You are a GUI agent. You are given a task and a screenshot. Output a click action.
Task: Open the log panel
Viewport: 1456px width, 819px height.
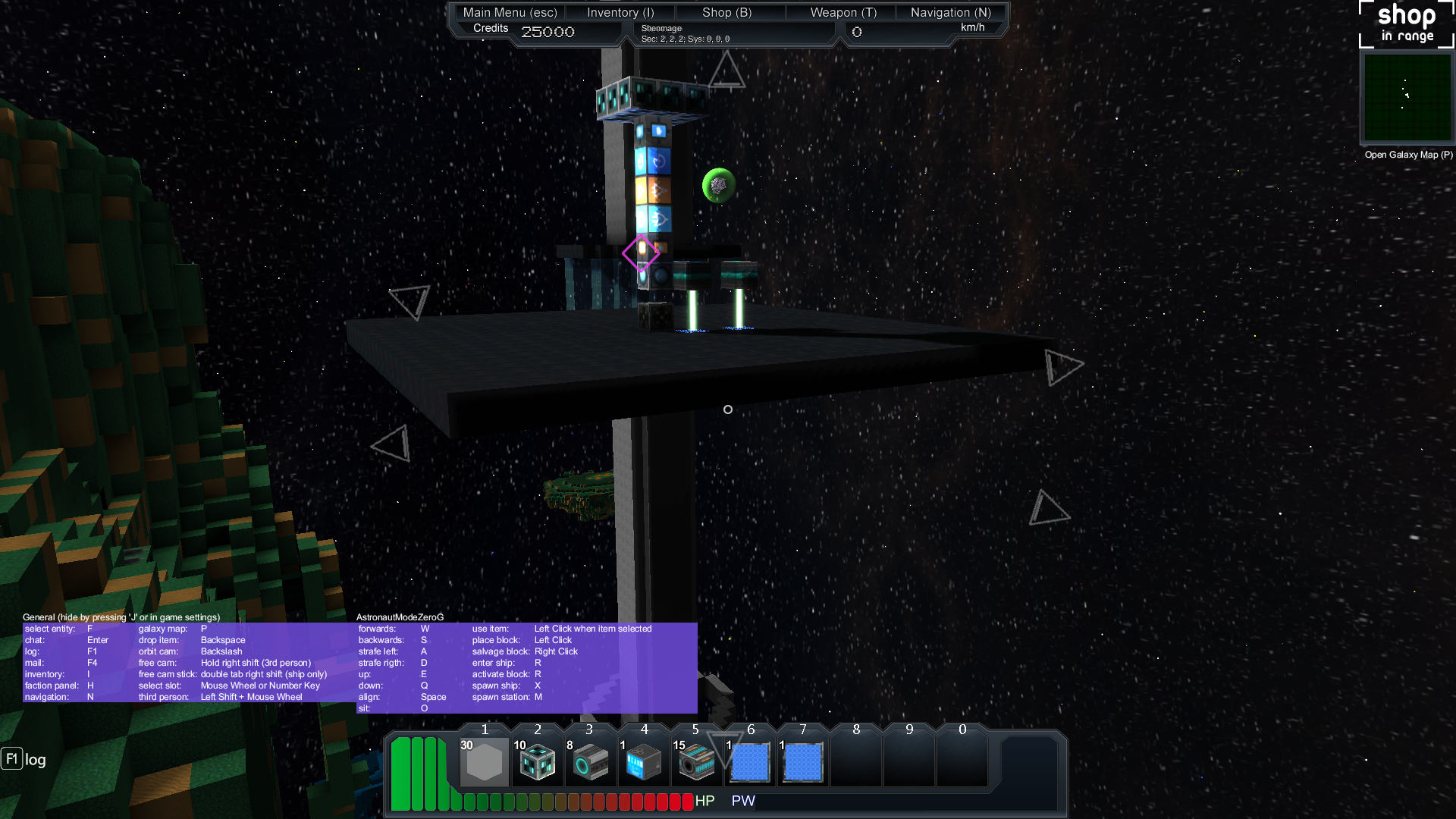(x=24, y=759)
